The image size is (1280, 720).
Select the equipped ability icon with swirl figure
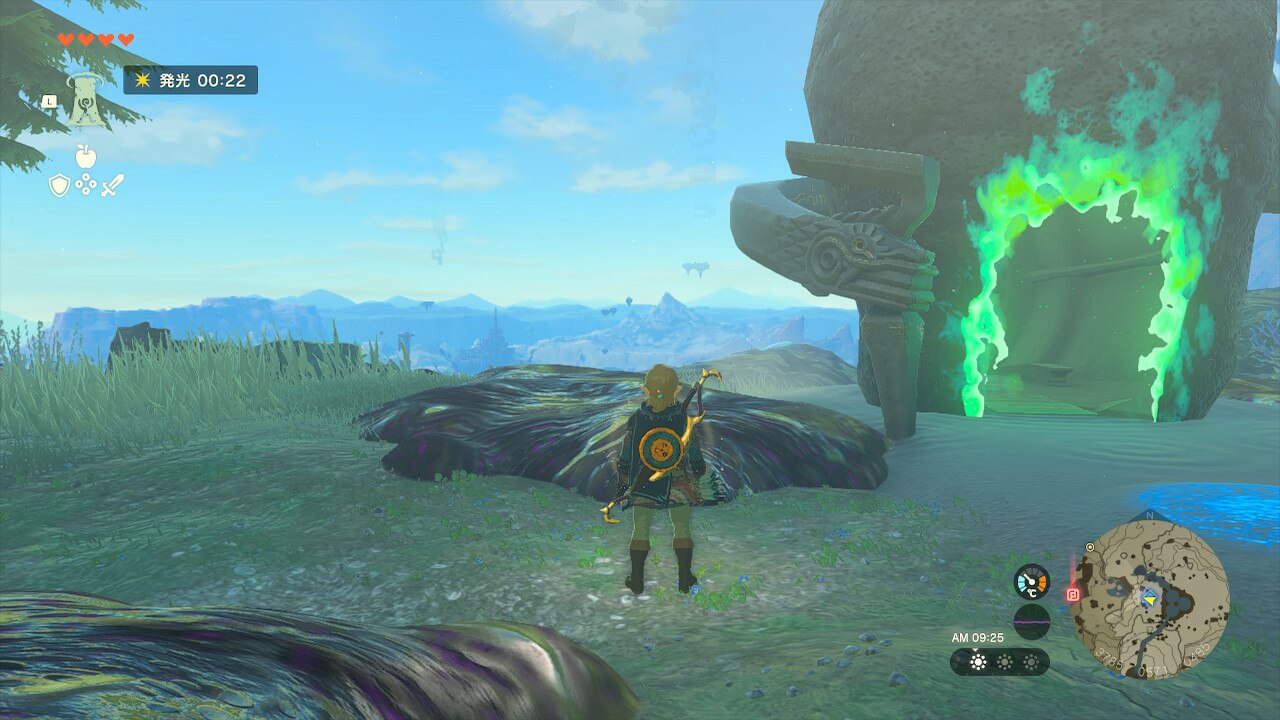pyautogui.click(x=86, y=100)
